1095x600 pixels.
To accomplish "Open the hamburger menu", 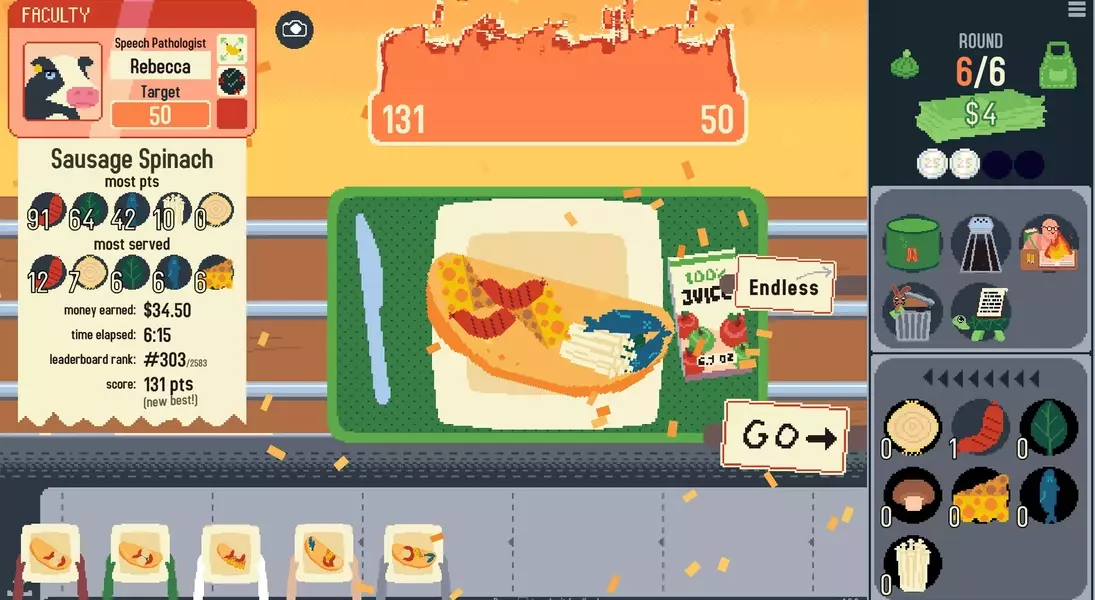I will (x=1076, y=10).
